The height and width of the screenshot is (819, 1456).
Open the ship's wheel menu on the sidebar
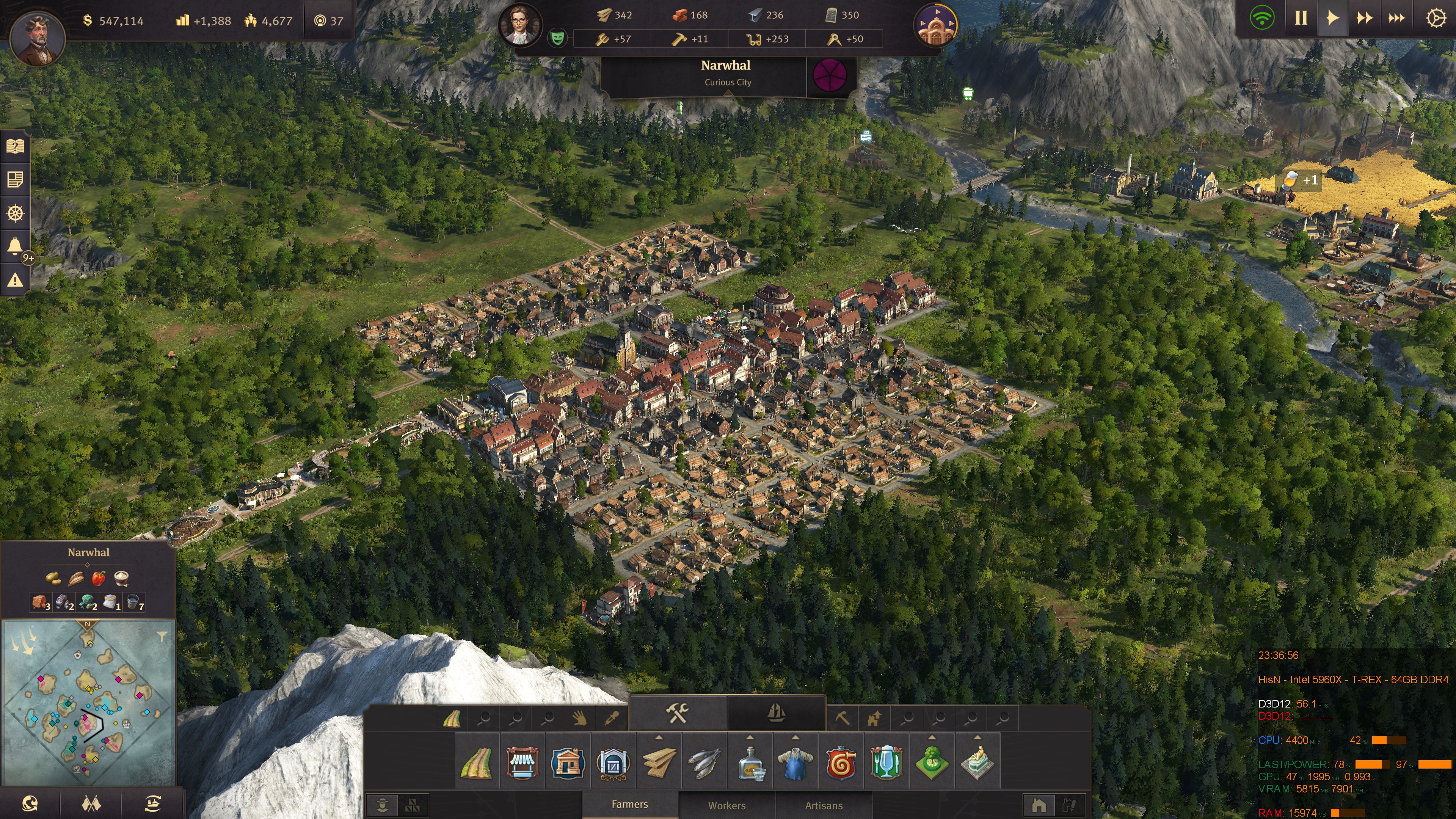[x=15, y=213]
